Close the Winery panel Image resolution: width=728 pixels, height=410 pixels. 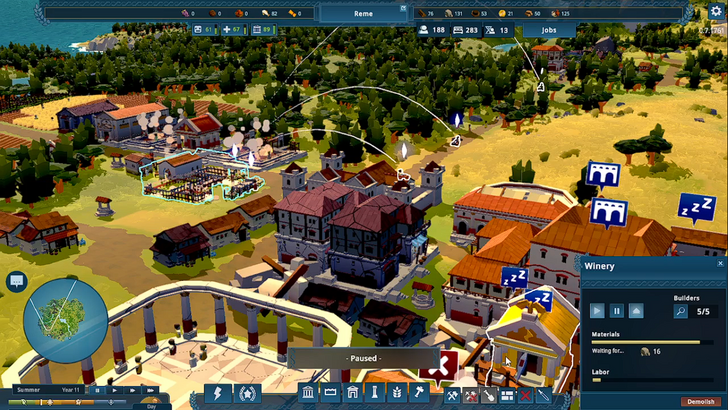pyautogui.click(x=720, y=264)
